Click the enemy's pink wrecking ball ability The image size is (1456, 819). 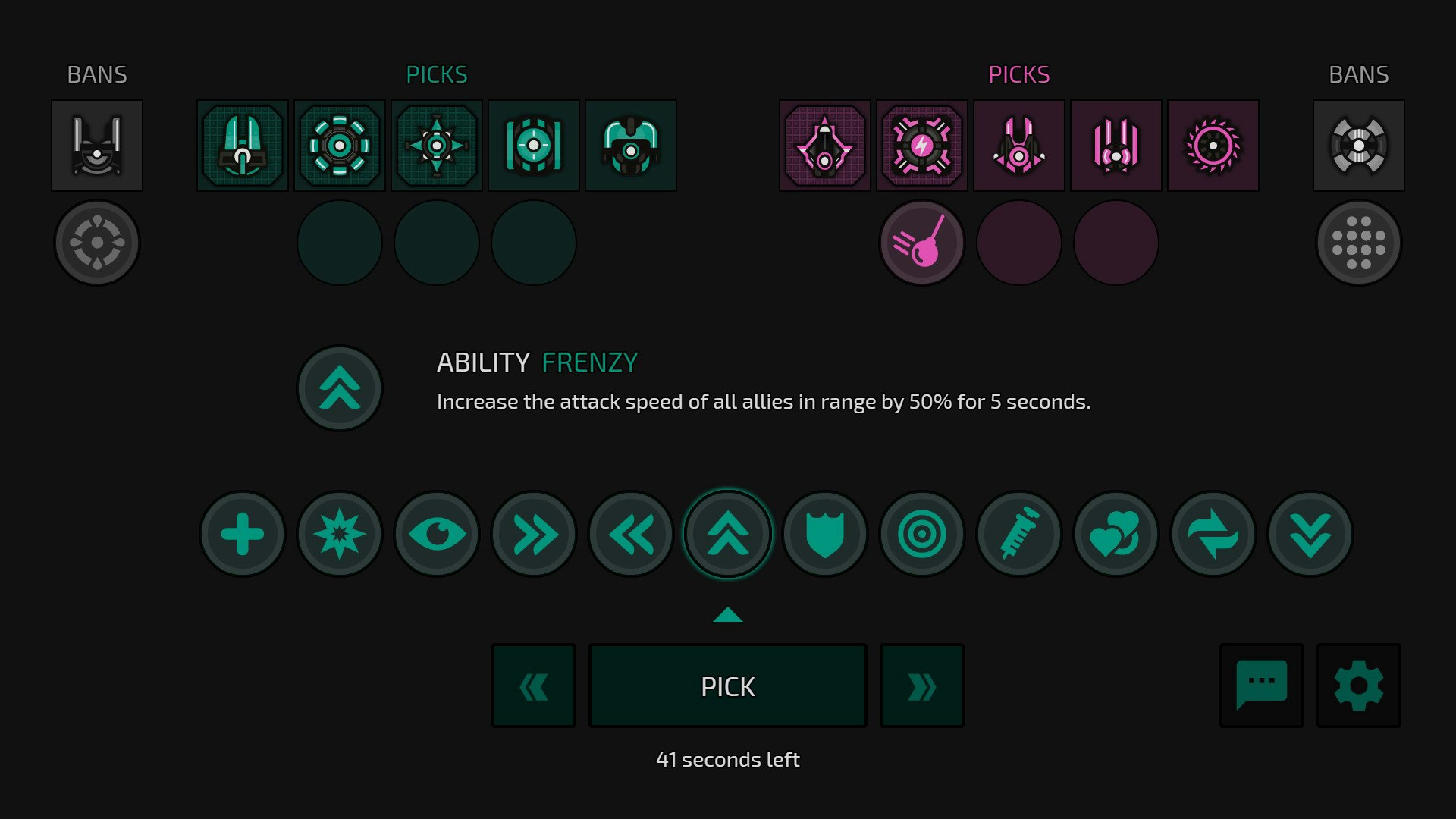click(921, 242)
